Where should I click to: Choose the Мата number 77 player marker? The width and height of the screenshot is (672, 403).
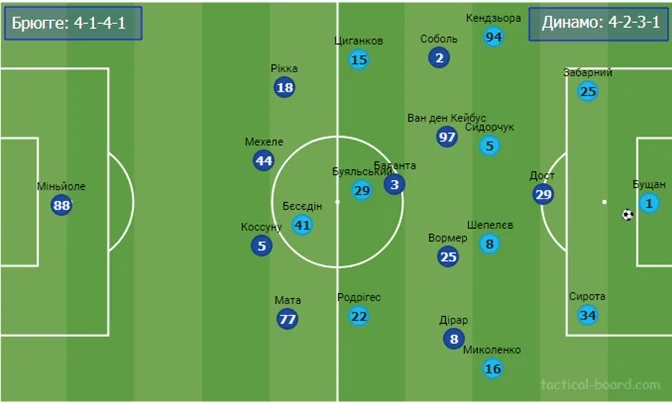coord(288,320)
